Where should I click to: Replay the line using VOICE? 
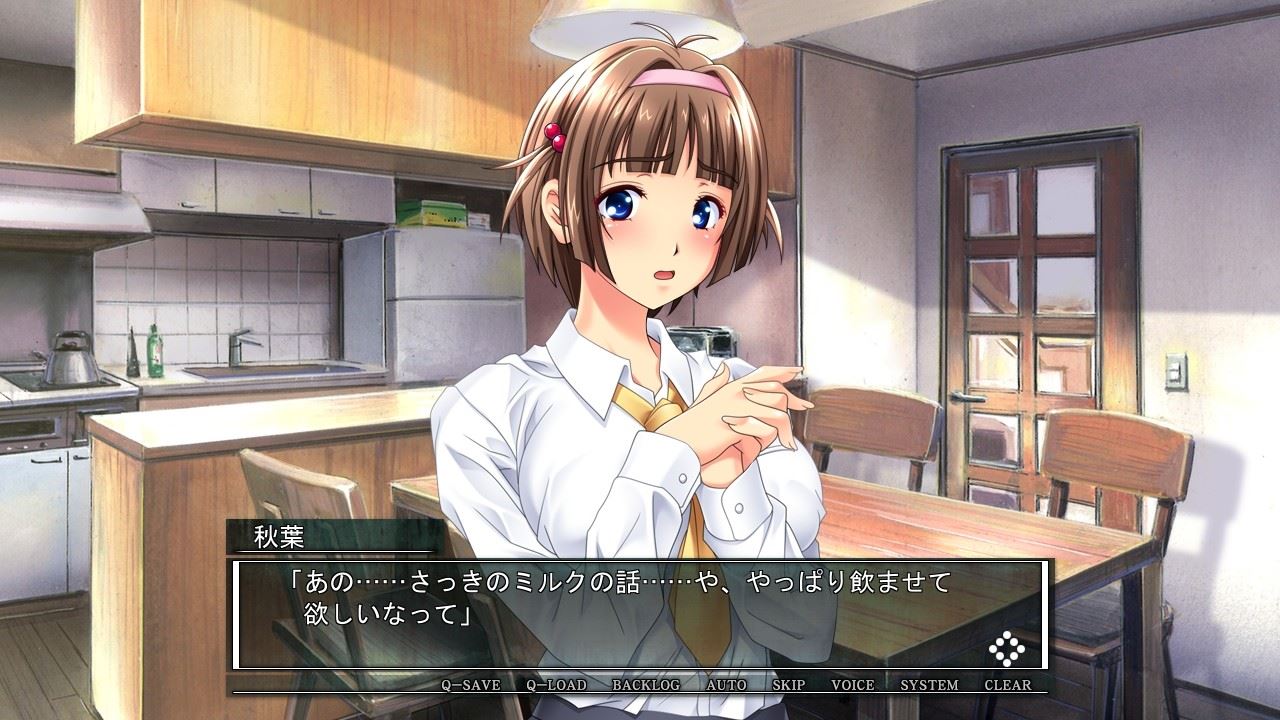coord(853,685)
